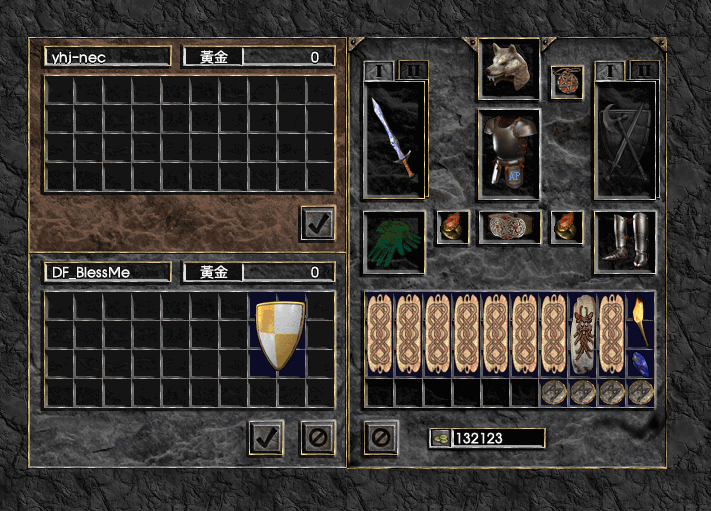Select the equipped blue sword
This screenshot has width=711, height=511.
tap(394, 139)
